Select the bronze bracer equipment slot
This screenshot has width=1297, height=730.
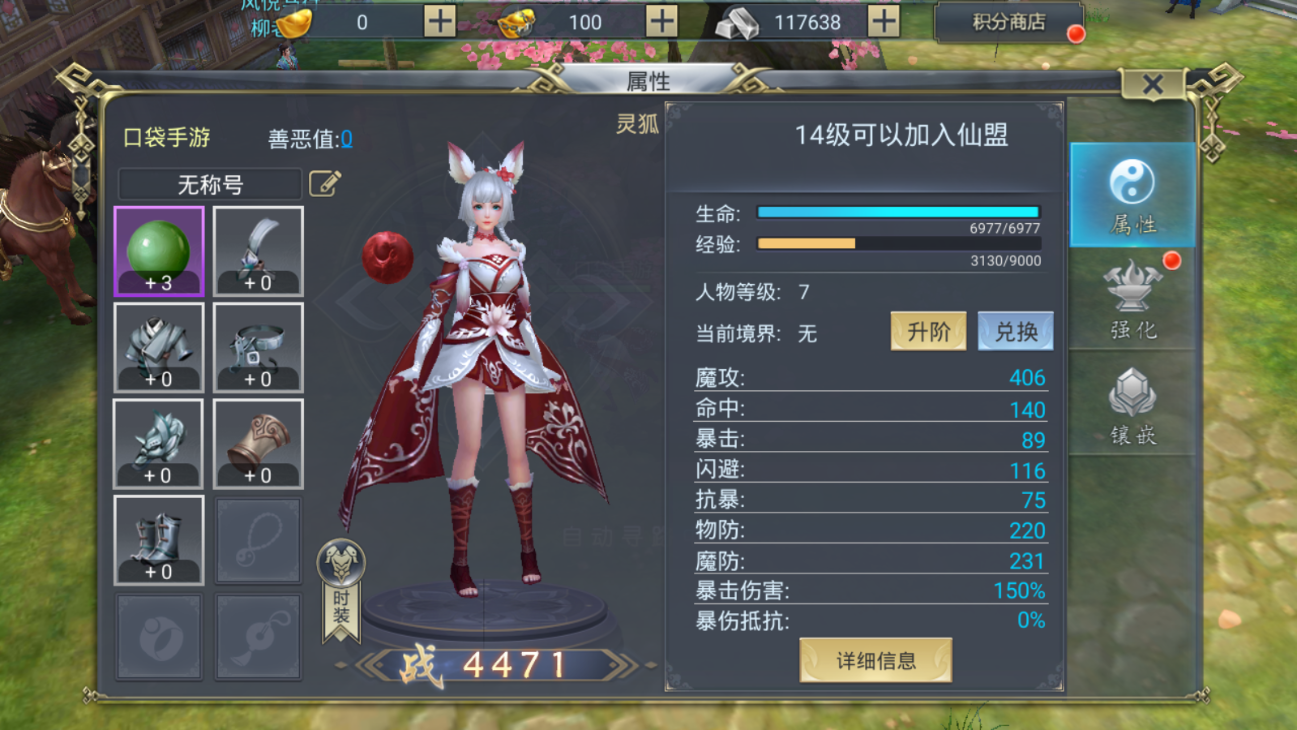pyautogui.click(x=258, y=443)
